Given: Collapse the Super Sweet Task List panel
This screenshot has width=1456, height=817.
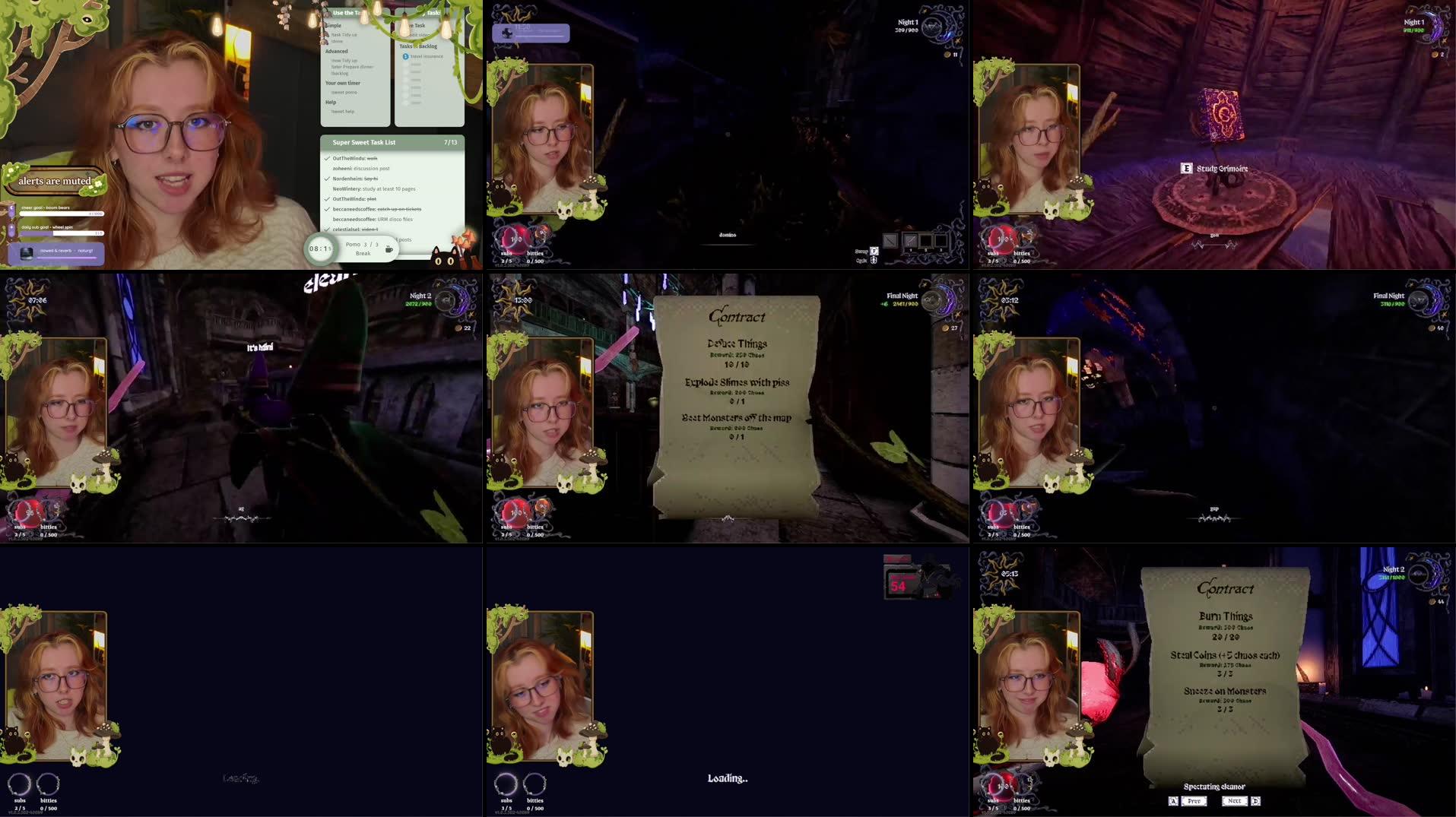Looking at the screenshot, I should [363, 143].
